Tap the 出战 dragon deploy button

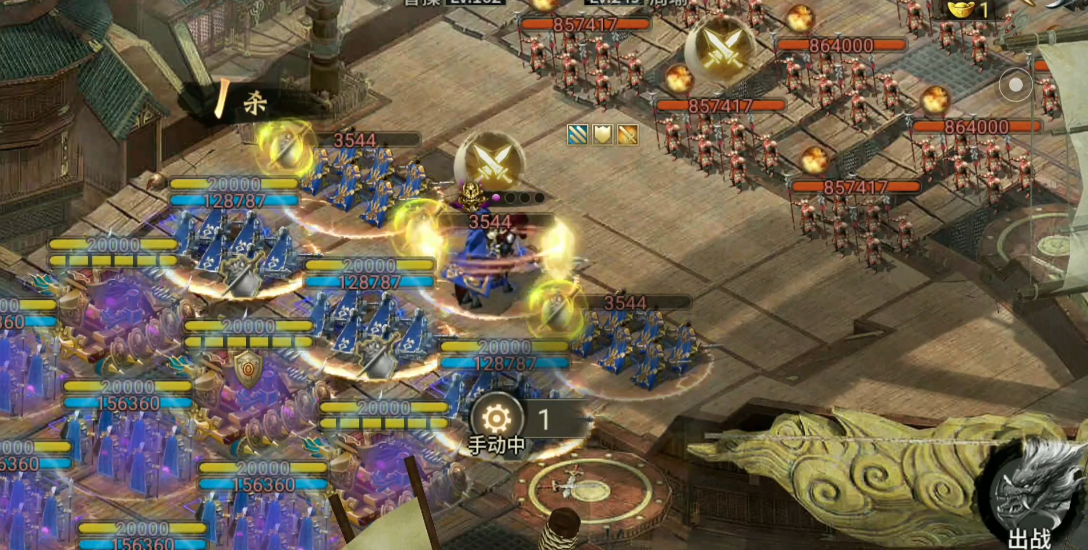(1030, 492)
